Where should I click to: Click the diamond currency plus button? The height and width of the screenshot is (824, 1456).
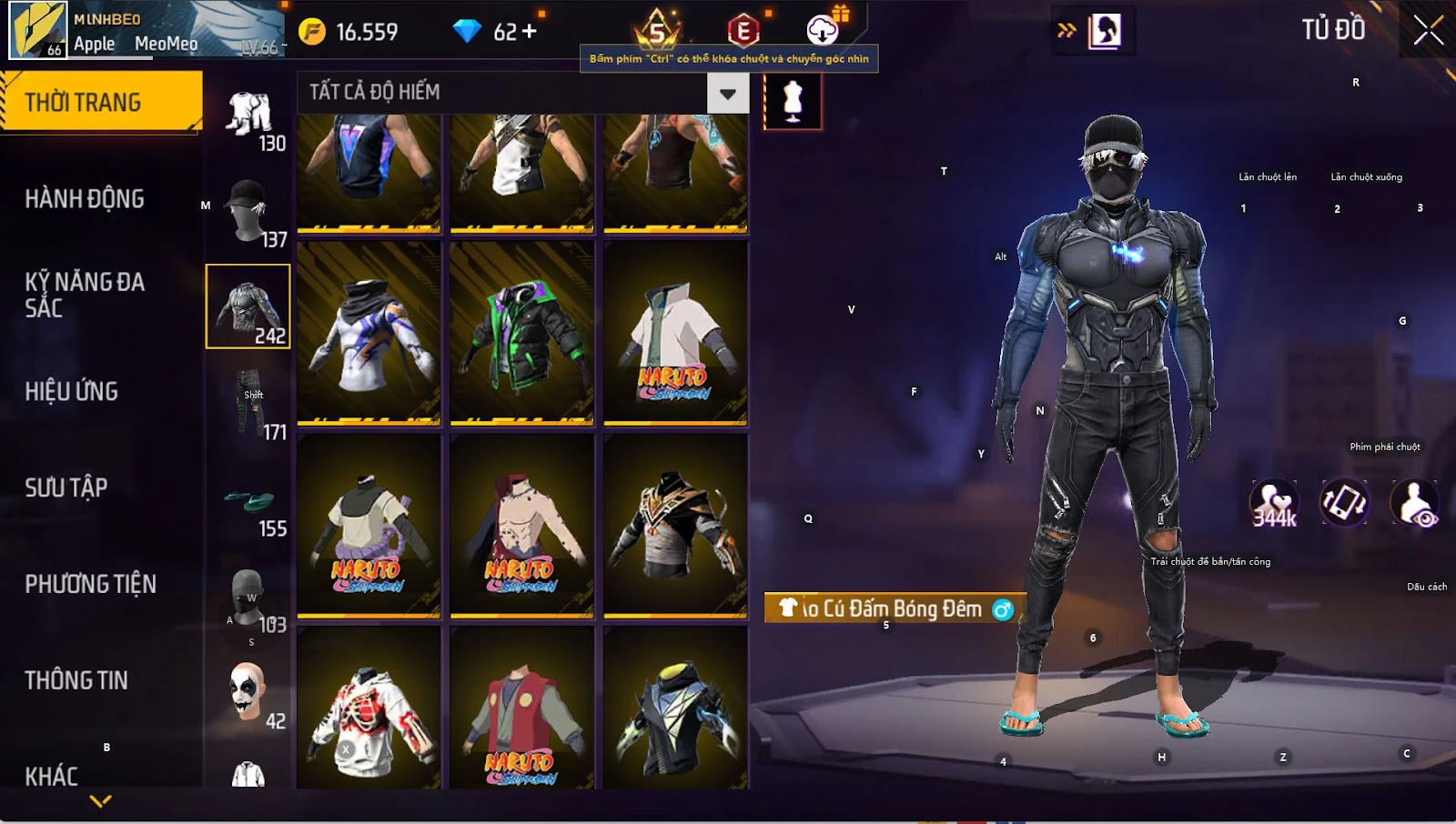(530, 32)
